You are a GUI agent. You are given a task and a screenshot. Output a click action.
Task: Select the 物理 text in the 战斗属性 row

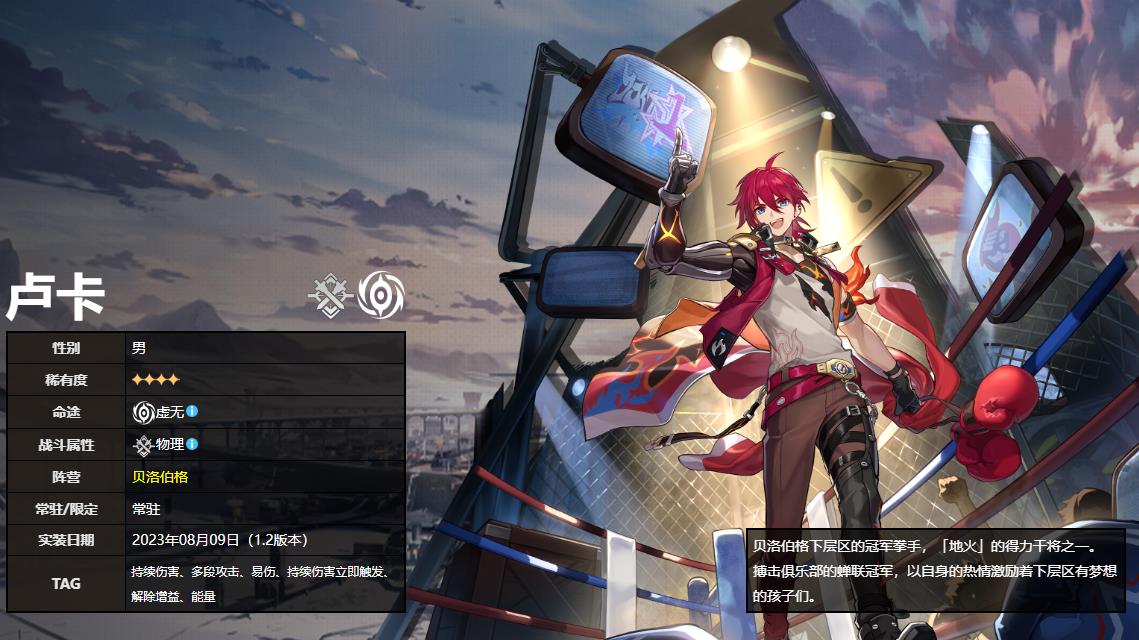169,444
